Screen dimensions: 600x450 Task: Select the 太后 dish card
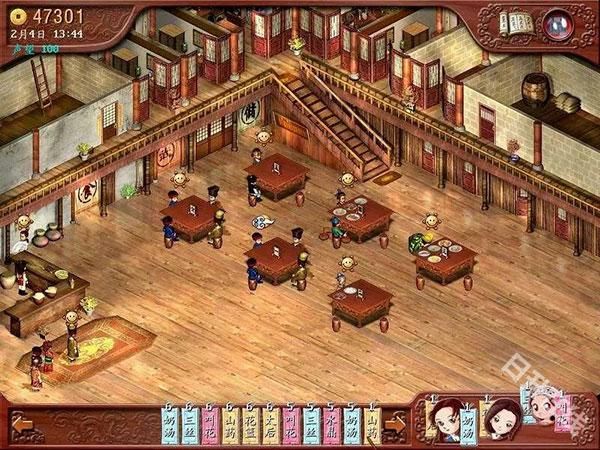click(x=271, y=425)
